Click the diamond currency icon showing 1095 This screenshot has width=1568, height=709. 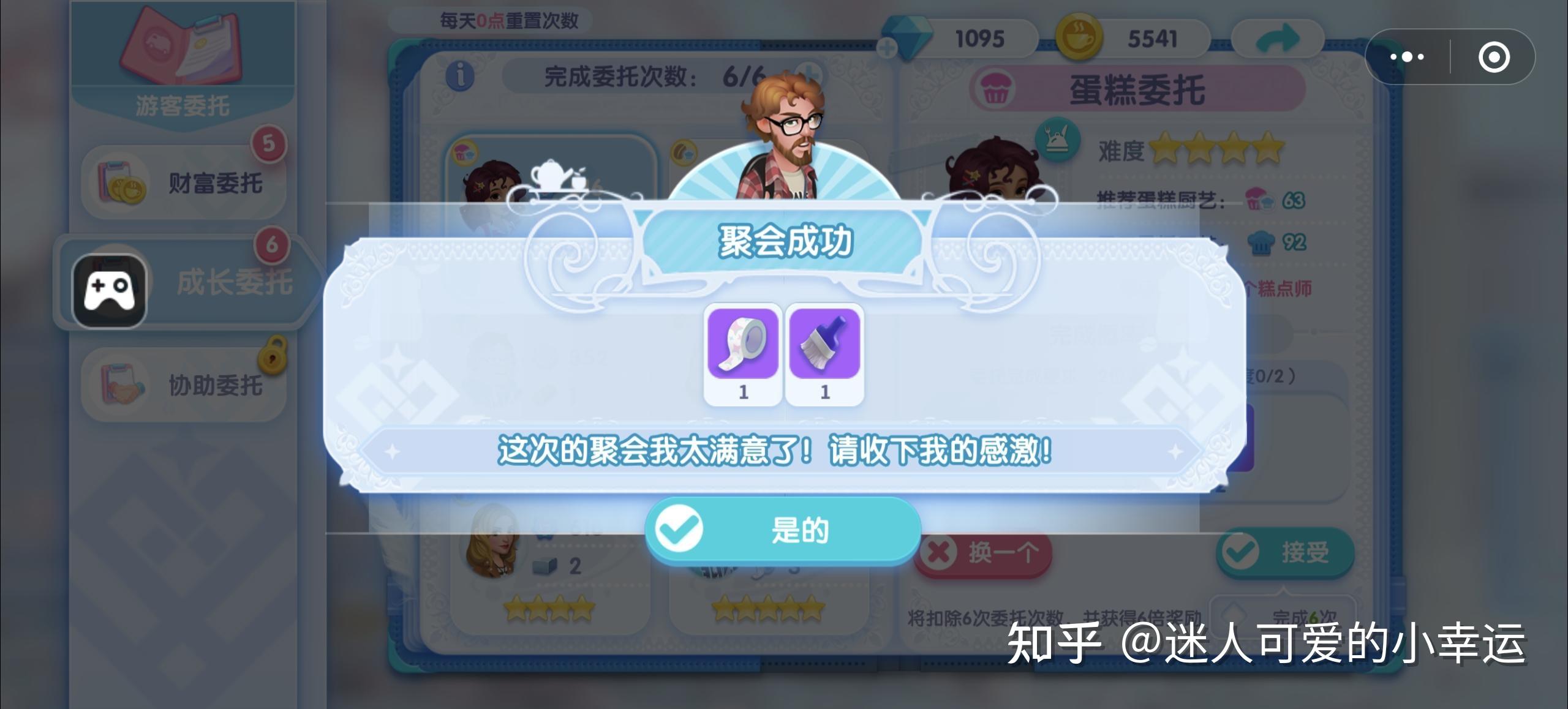click(908, 37)
